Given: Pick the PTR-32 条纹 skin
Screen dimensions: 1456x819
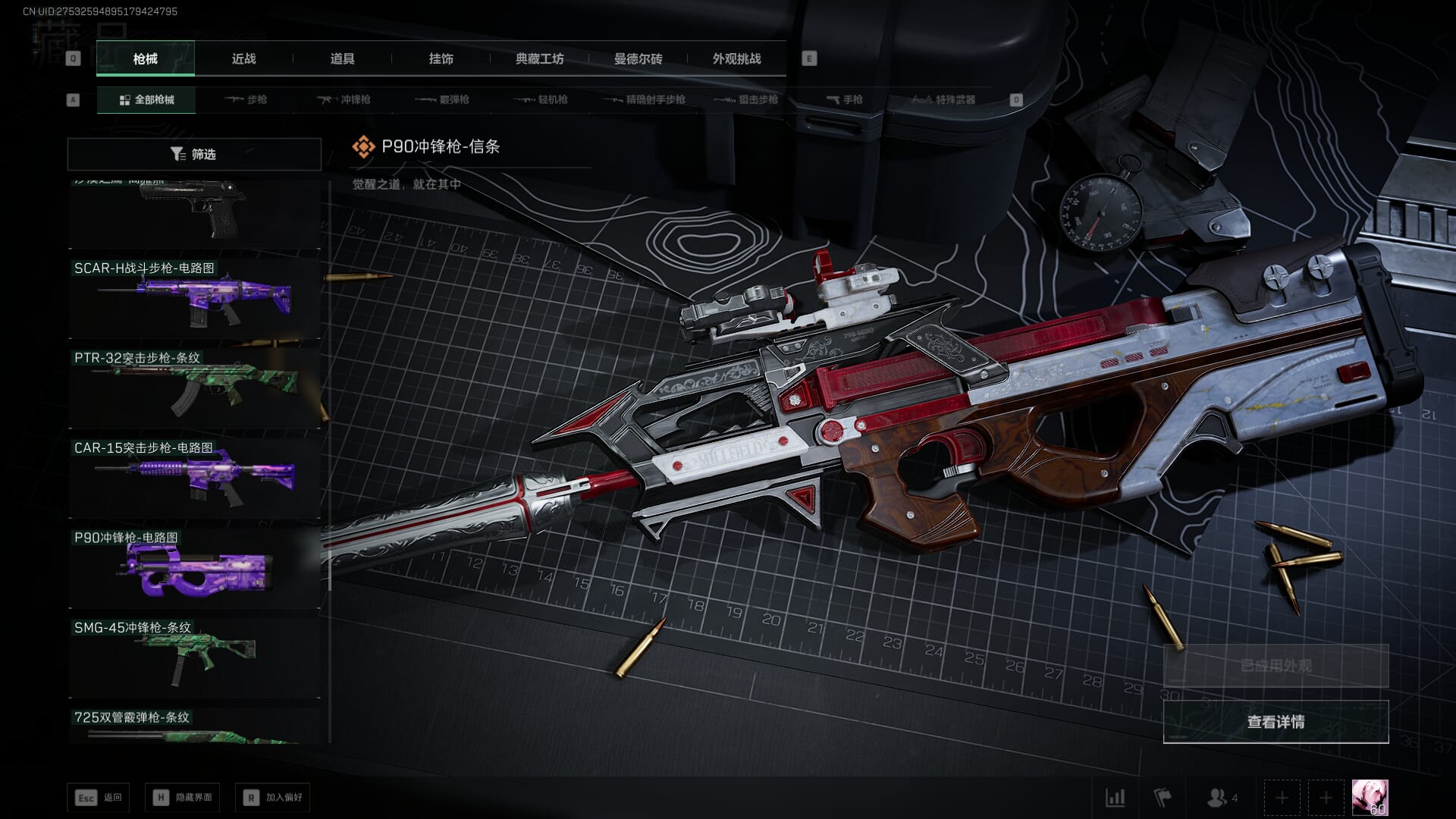Looking at the screenshot, I should click(x=194, y=388).
